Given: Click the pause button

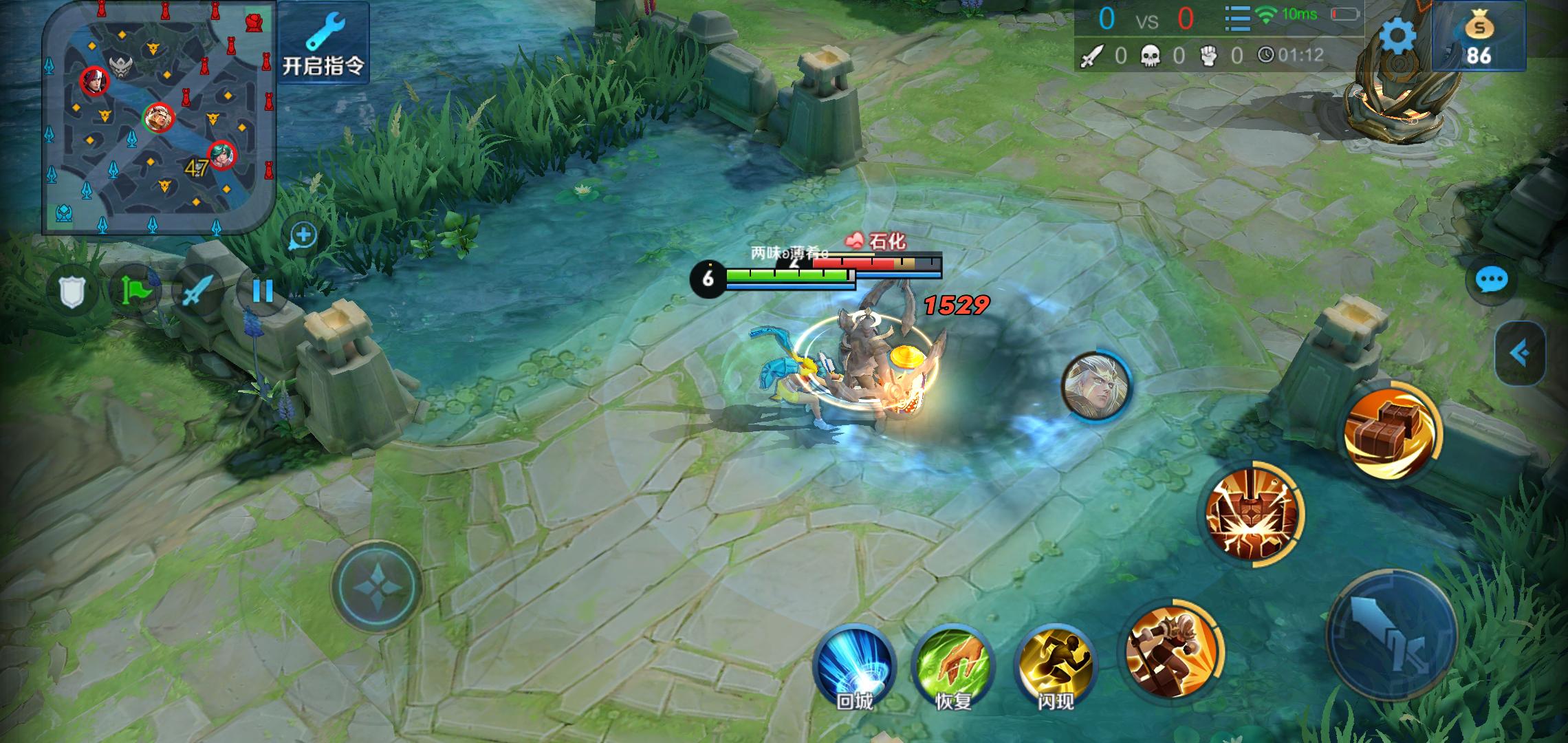Looking at the screenshot, I should 262,292.
